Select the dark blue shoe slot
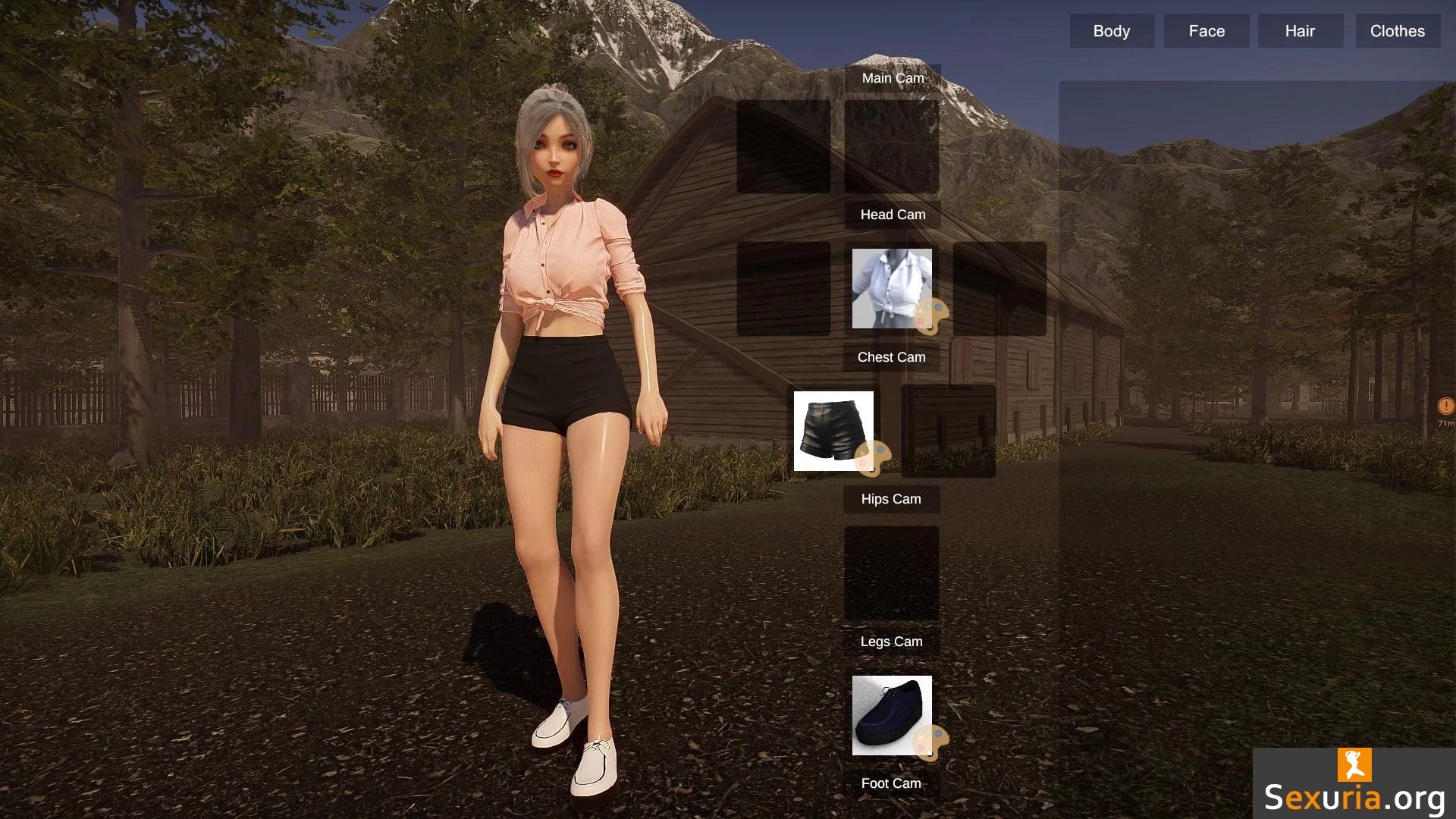Image resolution: width=1456 pixels, height=819 pixels. [886, 711]
